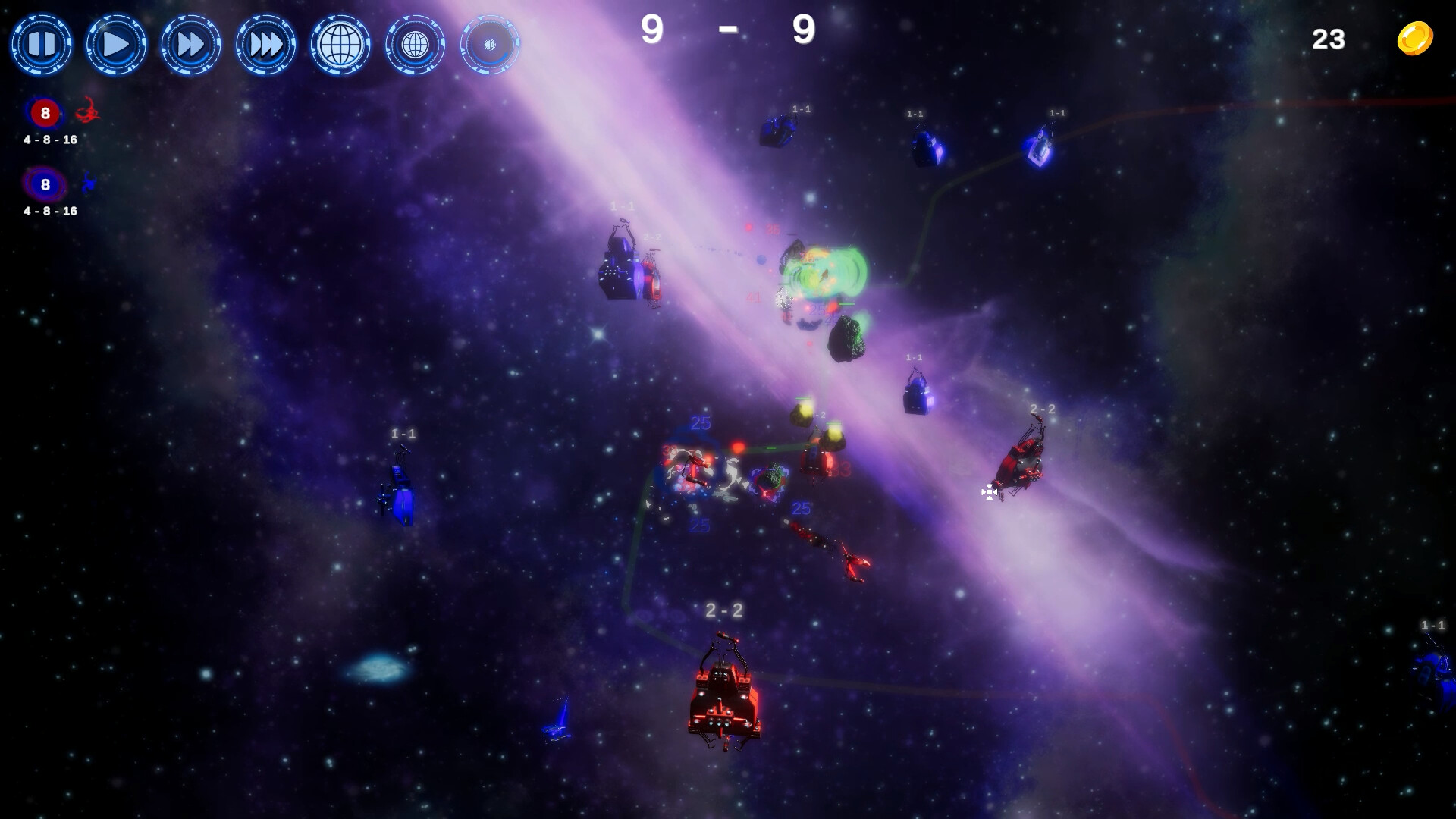Click the medium globe view button
Viewport: 1456px width, 819px height.
(415, 45)
